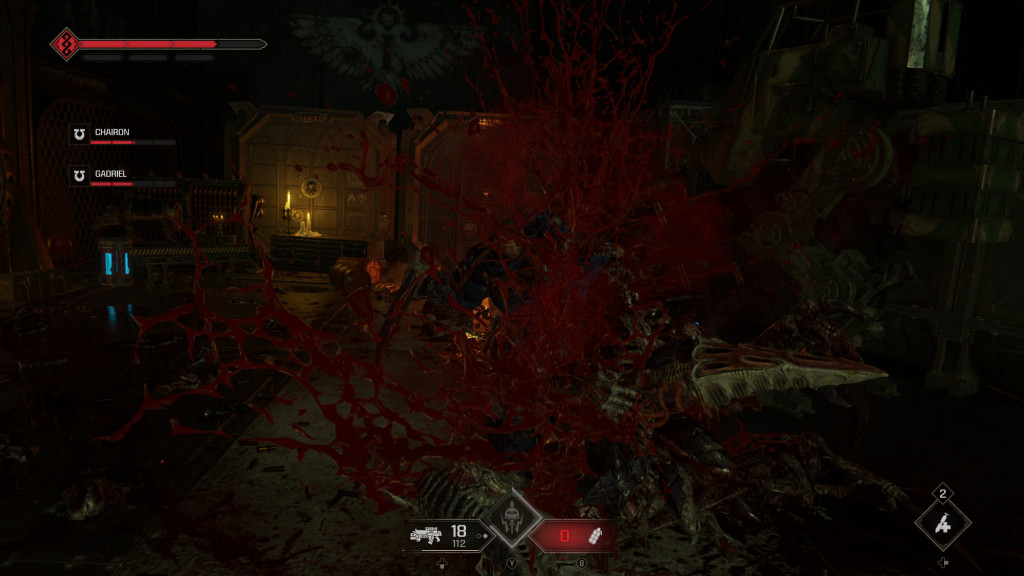Select the bolt rifle weapon icon
This screenshot has height=576, width=1024.
pos(427,536)
